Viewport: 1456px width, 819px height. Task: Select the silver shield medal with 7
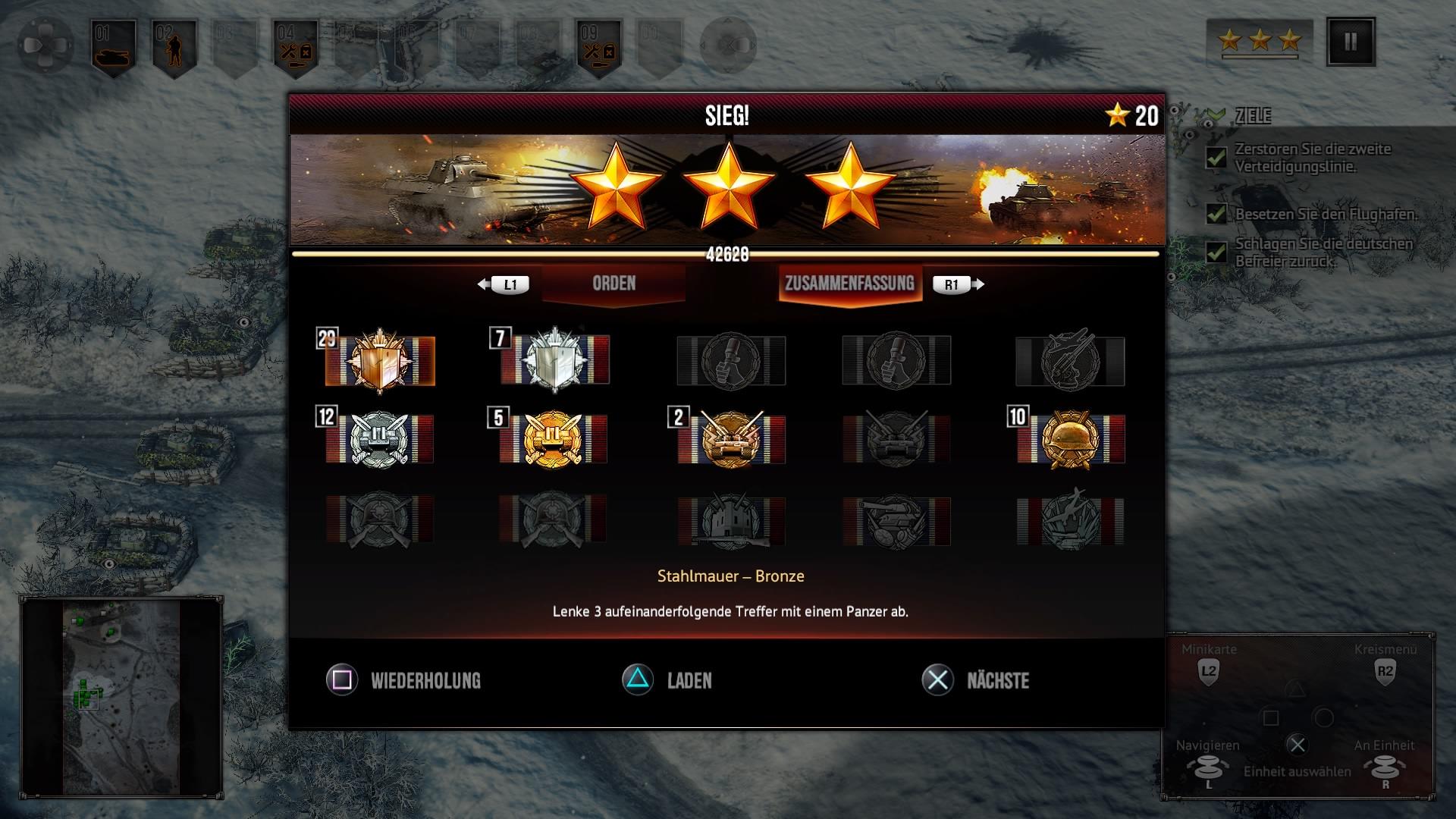555,361
